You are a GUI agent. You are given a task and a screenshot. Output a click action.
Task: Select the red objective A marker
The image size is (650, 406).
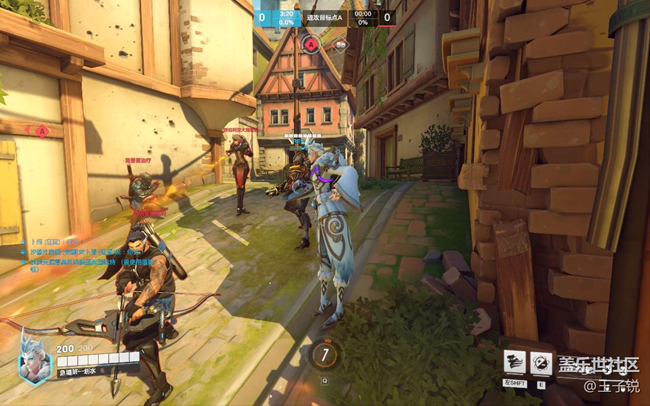tap(311, 44)
